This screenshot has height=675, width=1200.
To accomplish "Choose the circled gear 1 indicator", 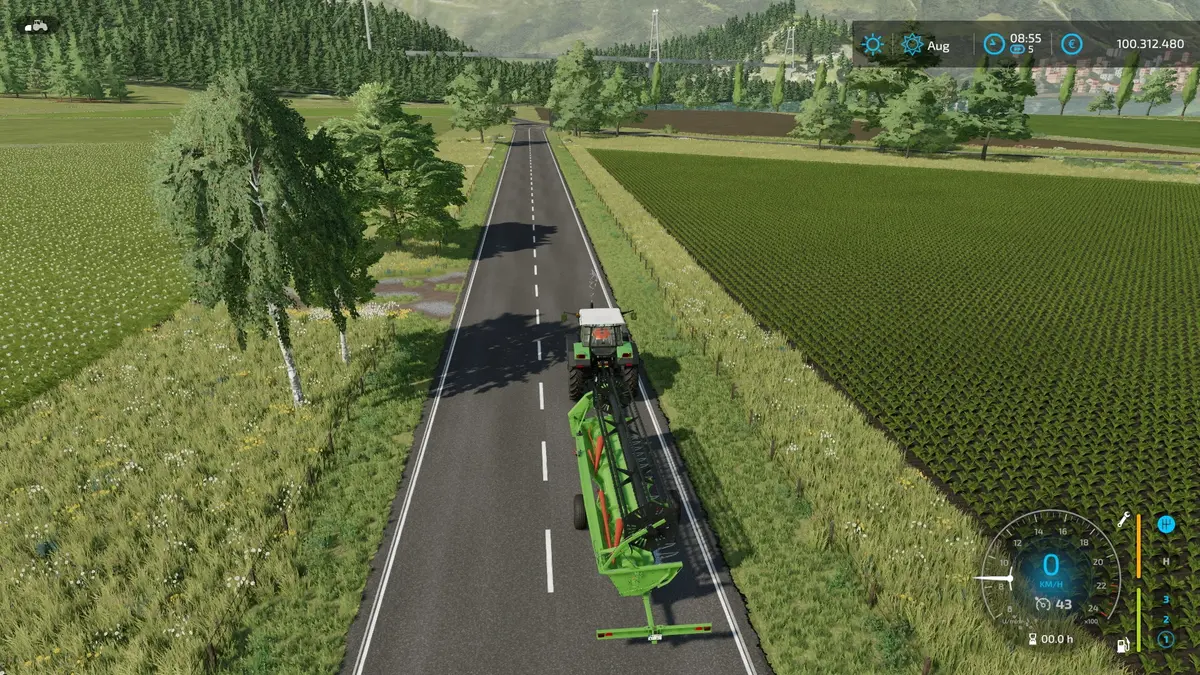I will click(1166, 639).
